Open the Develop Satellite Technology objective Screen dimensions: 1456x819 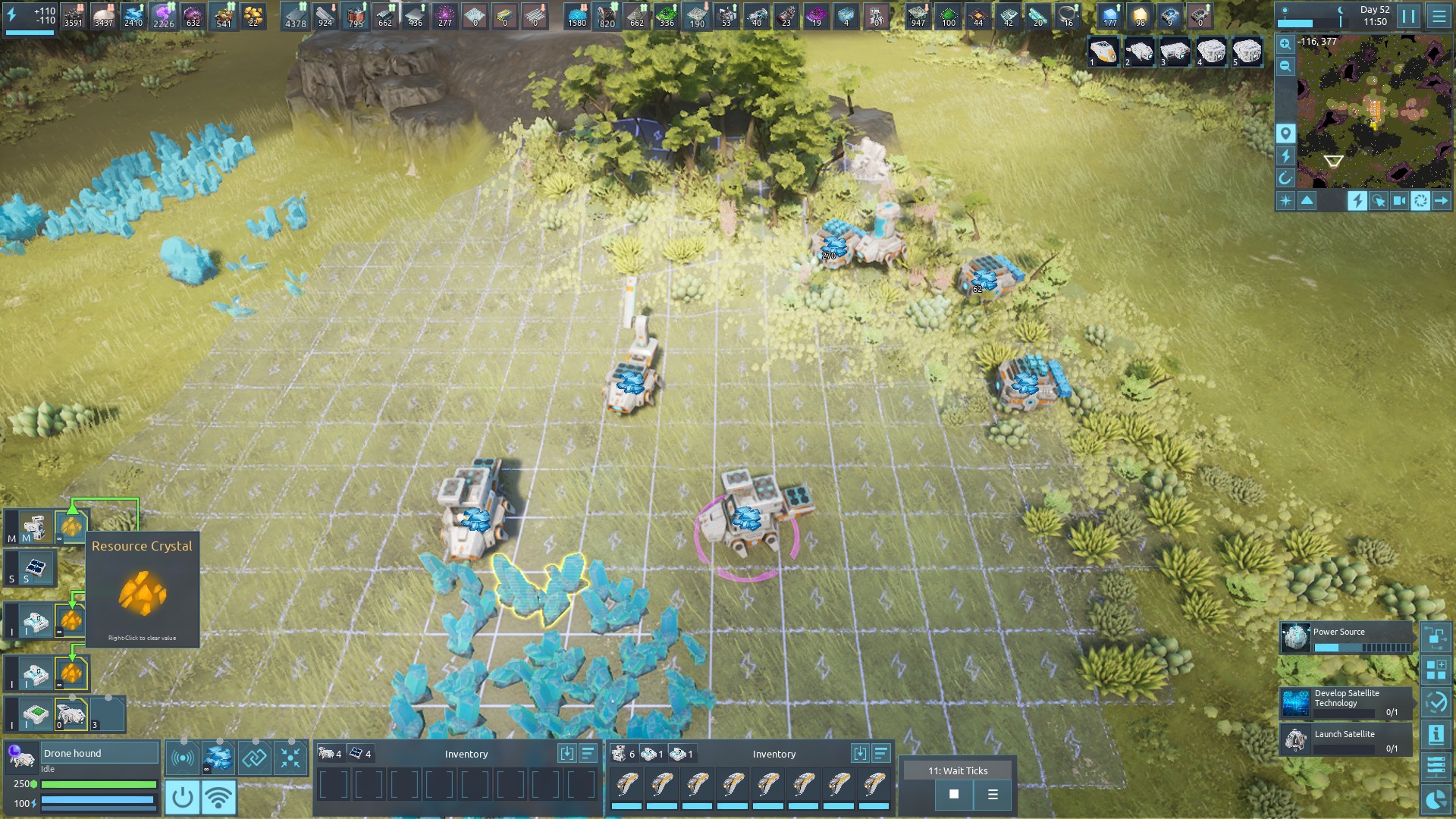1346,703
